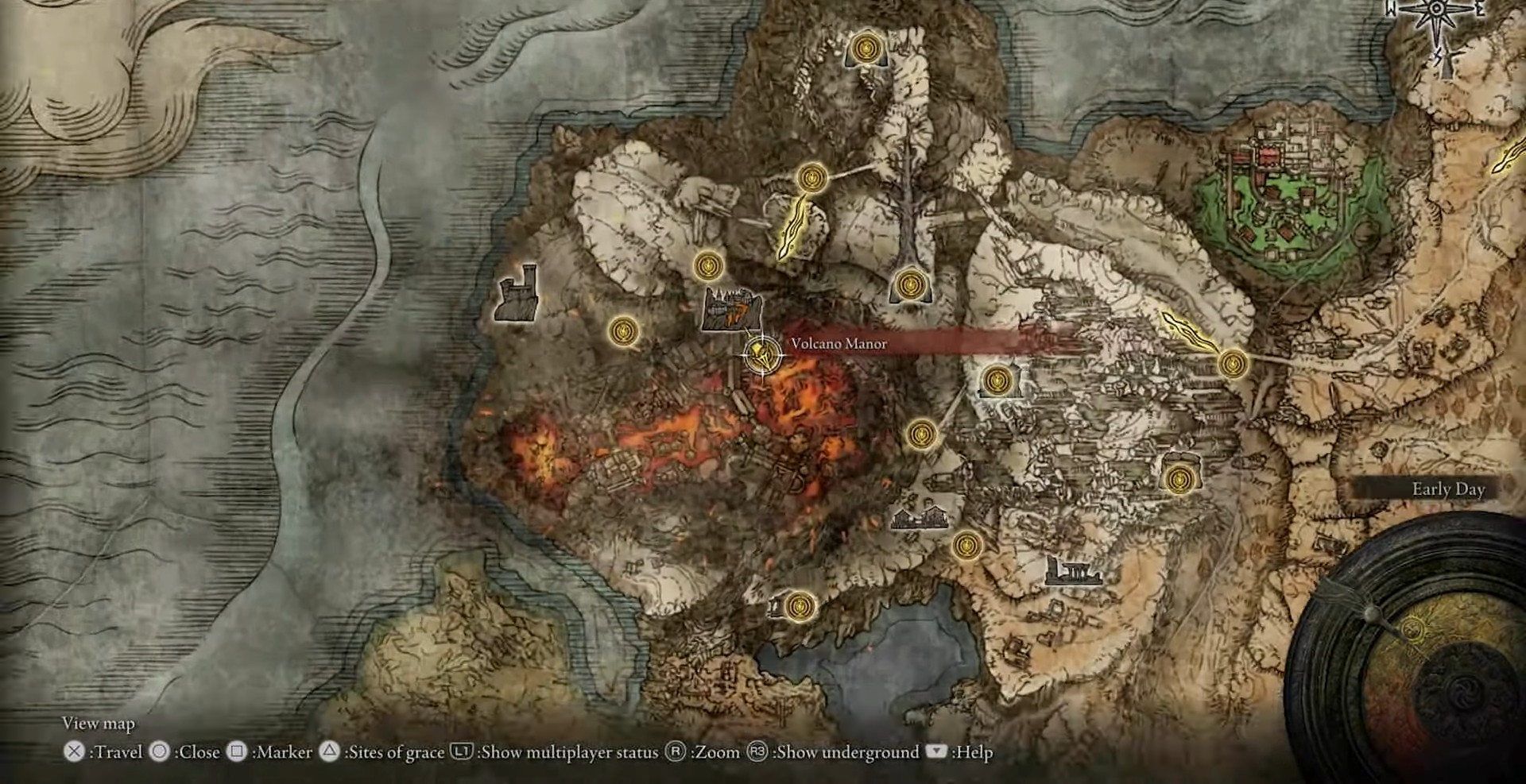
Task: Click the View map label
Action: (99, 724)
